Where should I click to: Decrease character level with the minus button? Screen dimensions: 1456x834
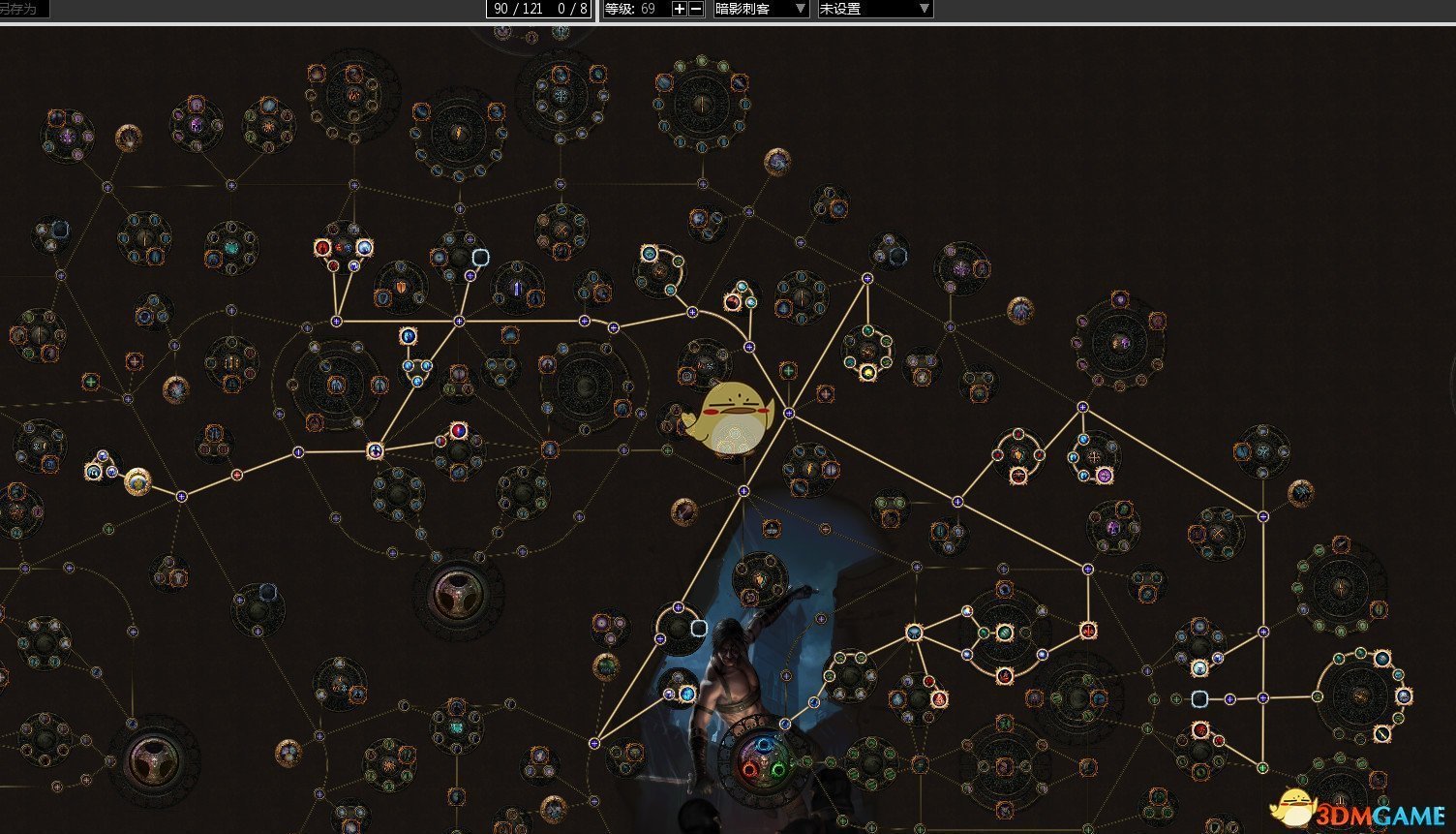pos(696,9)
